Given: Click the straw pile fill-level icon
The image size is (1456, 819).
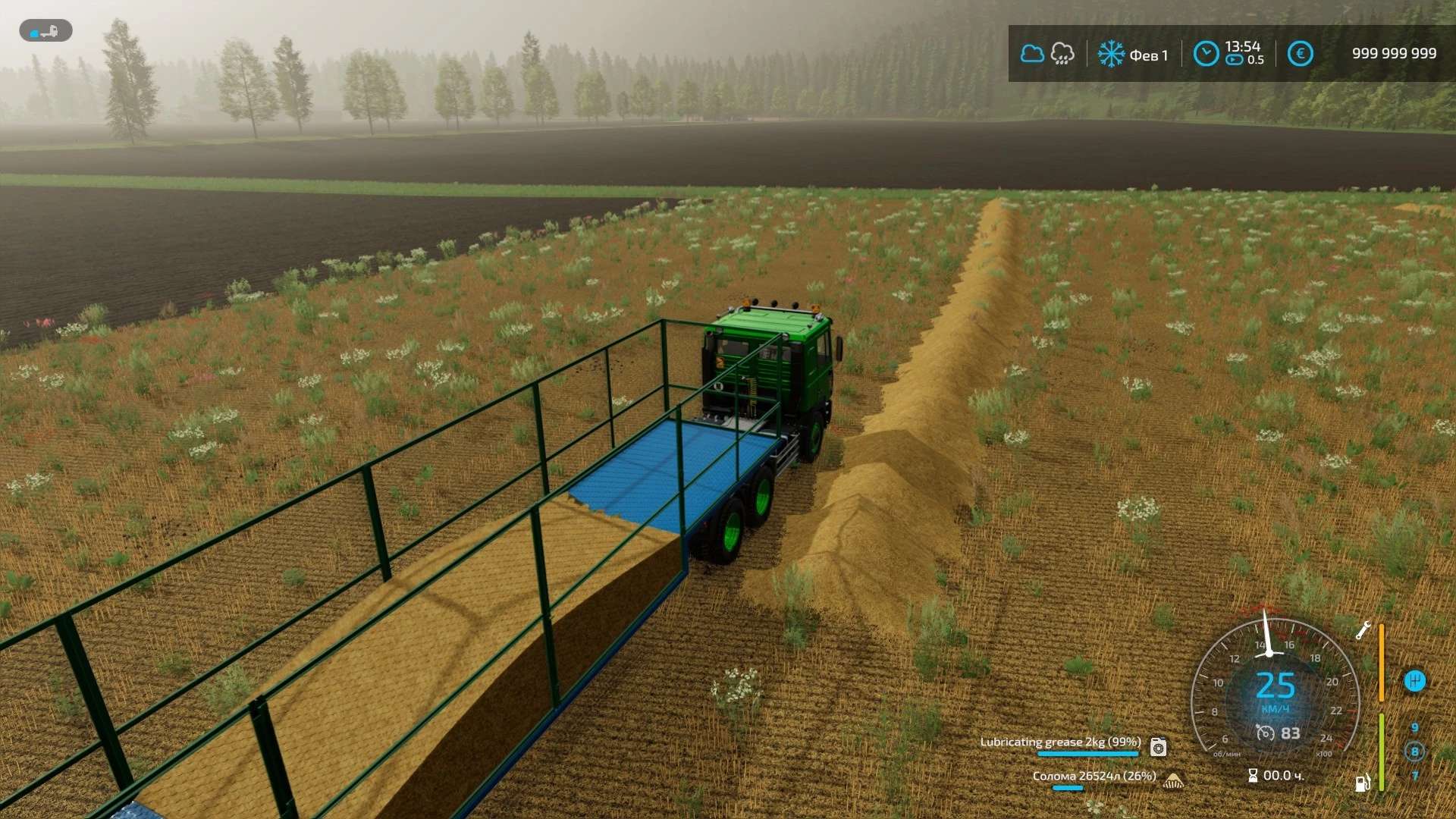Looking at the screenshot, I should [x=1173, y=780].
